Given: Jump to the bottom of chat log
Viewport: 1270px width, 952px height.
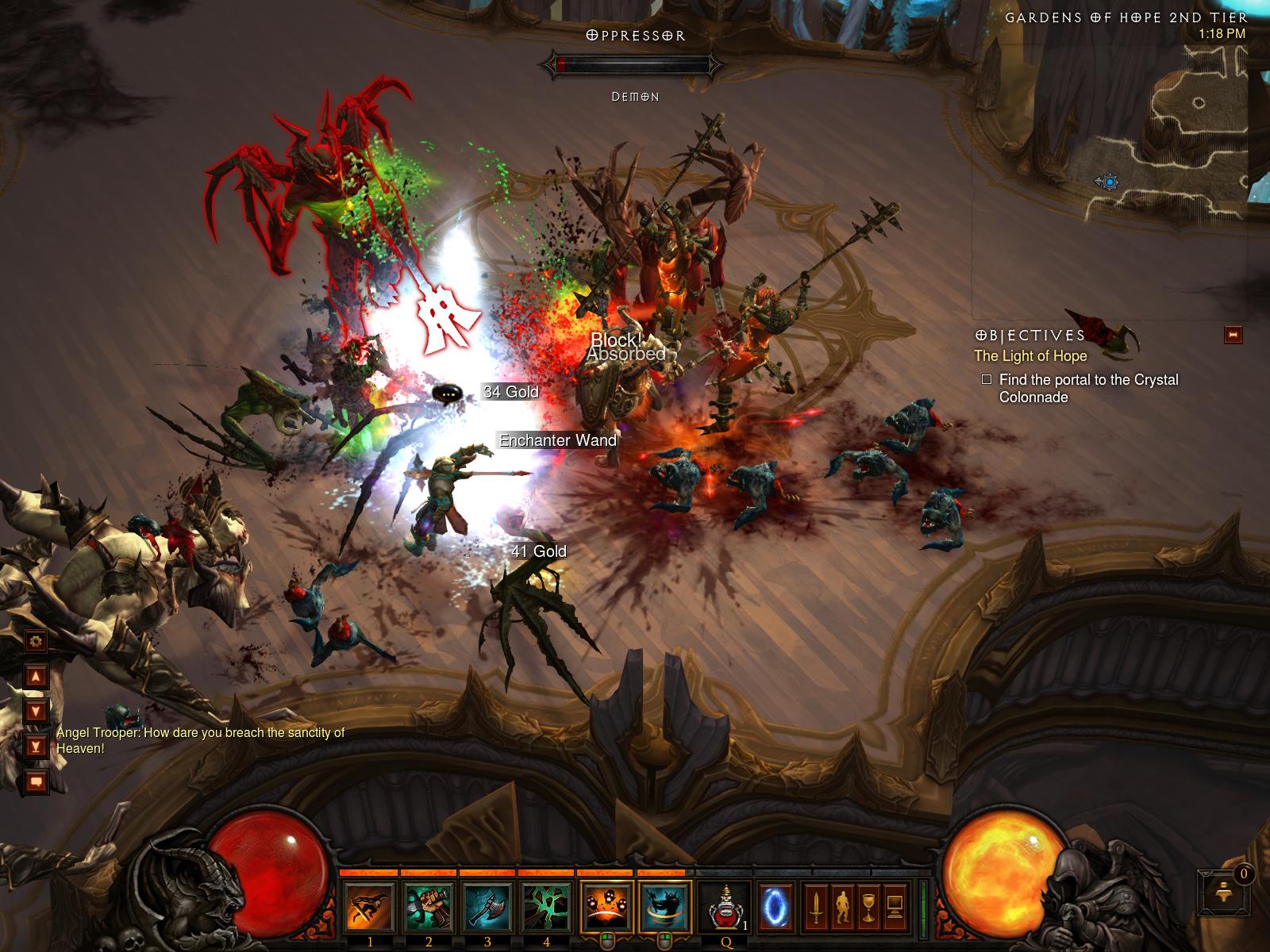Looking at the screenshot, I should click(36, 746).
